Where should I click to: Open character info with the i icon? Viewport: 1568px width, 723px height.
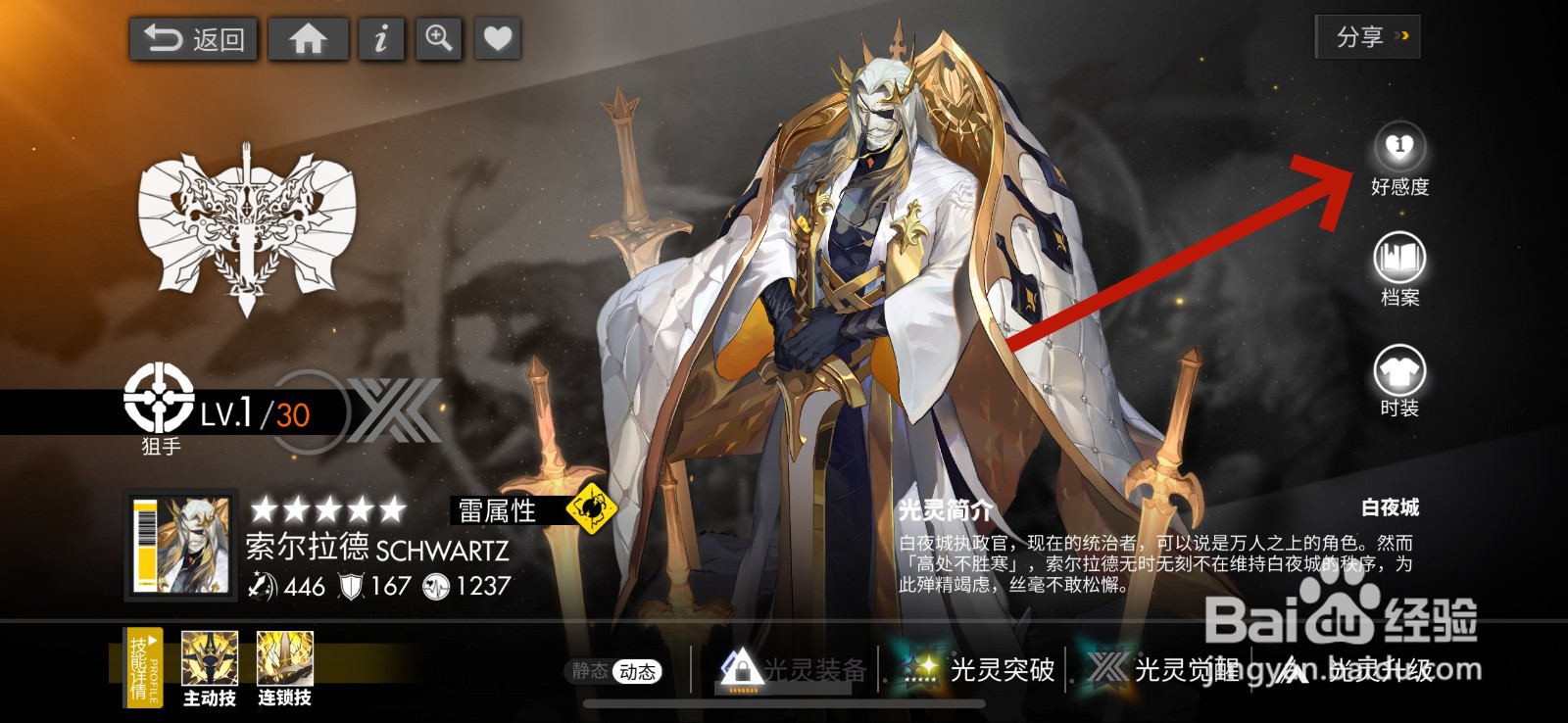[x=380, y=40]
